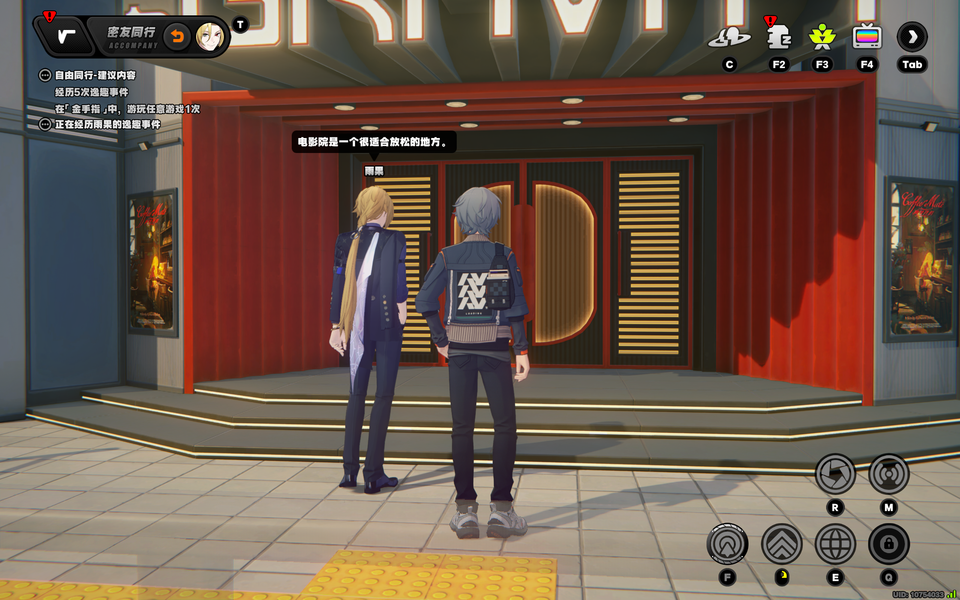Click the orange return arrow button
The width and height of the screenshot is (960, 600).
coord(177,37)
